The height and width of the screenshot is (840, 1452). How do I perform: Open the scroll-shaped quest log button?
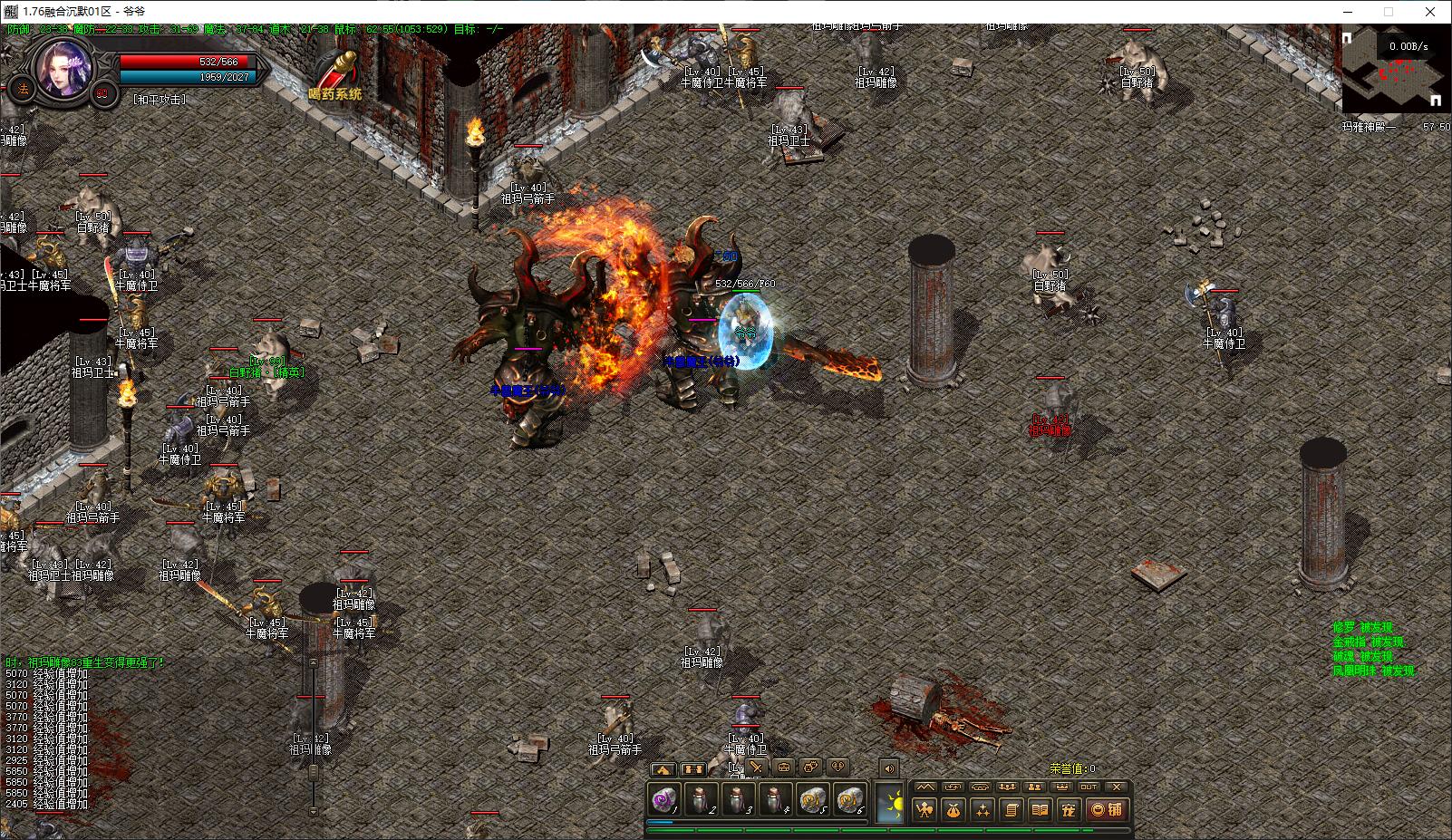coord(1012,810)
